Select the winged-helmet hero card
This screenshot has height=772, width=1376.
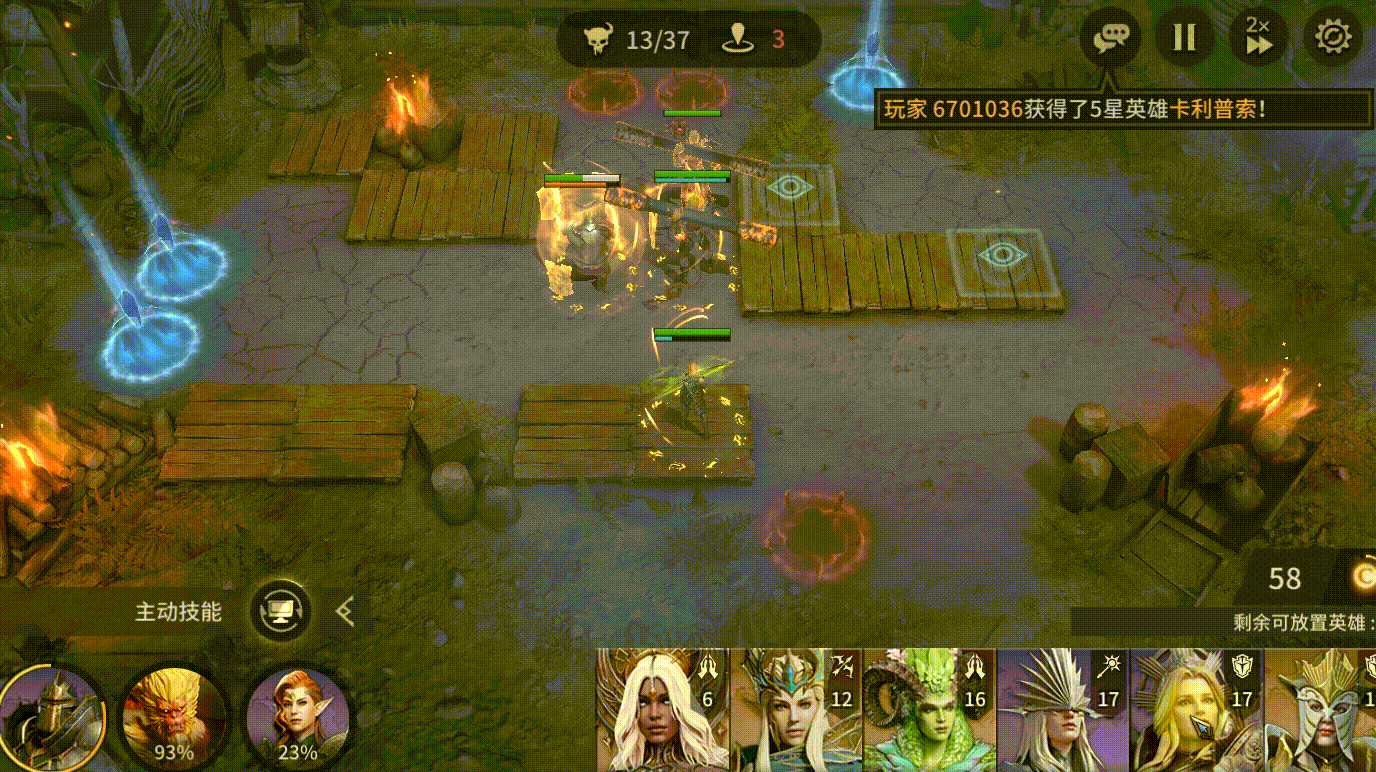pos(1321,710)
